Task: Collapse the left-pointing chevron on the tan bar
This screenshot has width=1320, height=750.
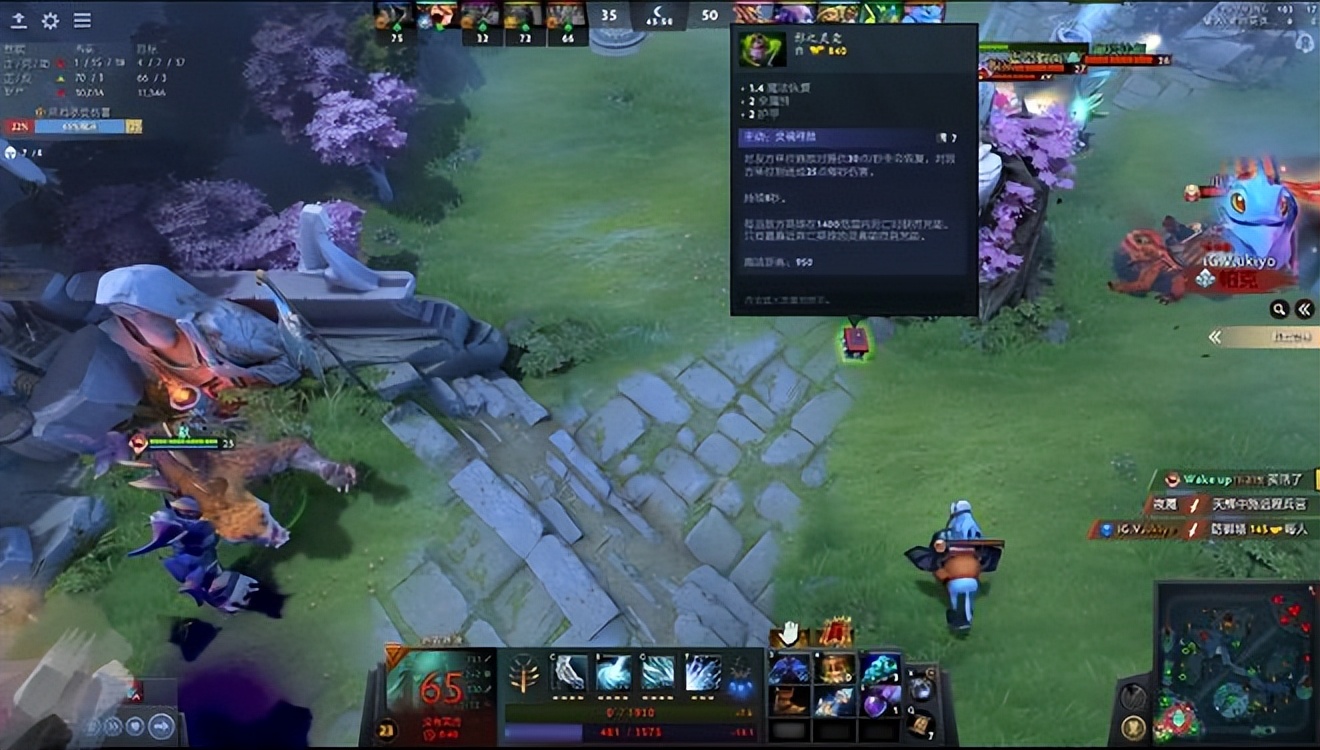Action: tap(1216, 336)
